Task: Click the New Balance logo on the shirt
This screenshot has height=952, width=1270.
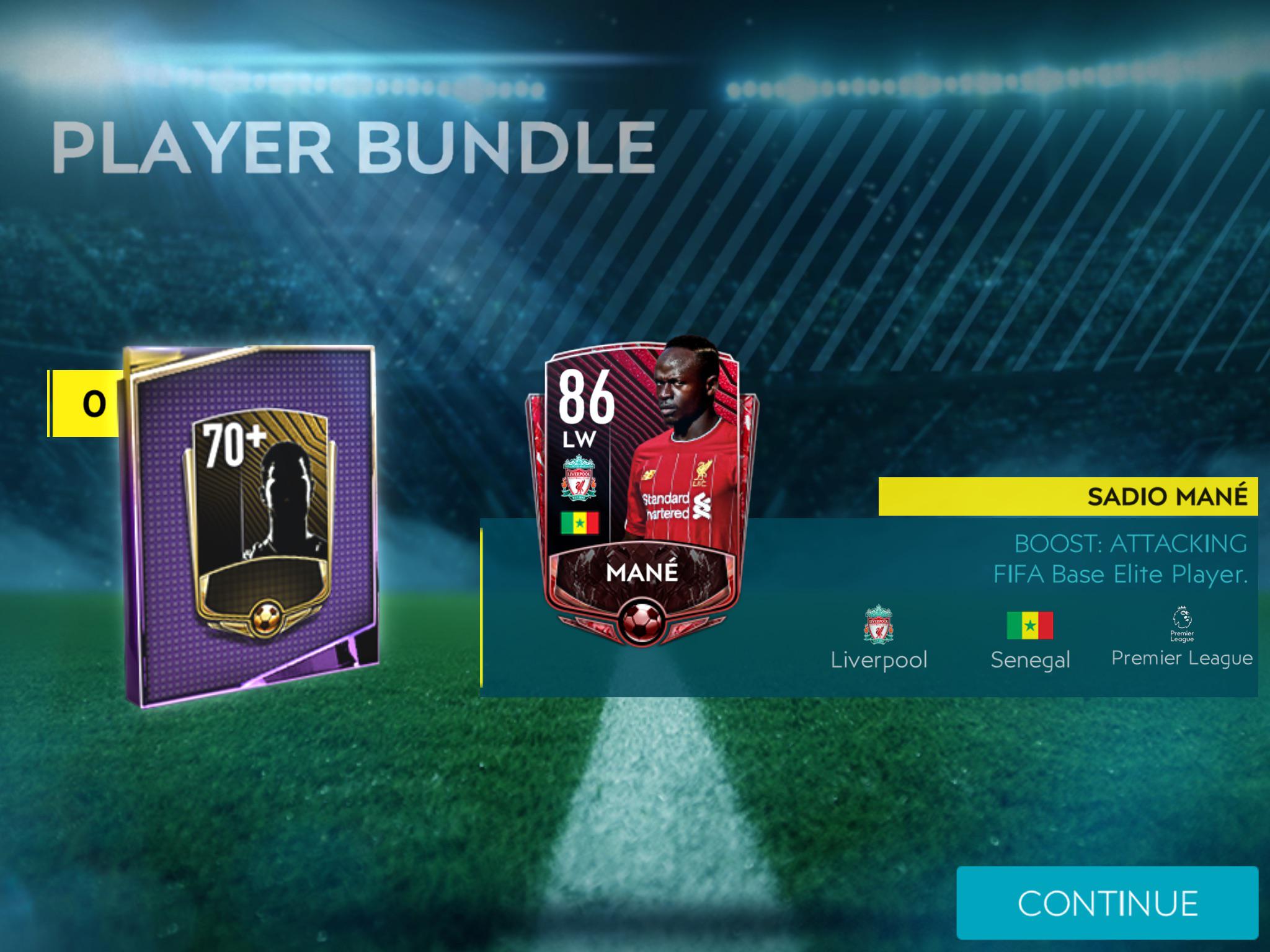Action: pyautogui.click(x=648, y=474)
